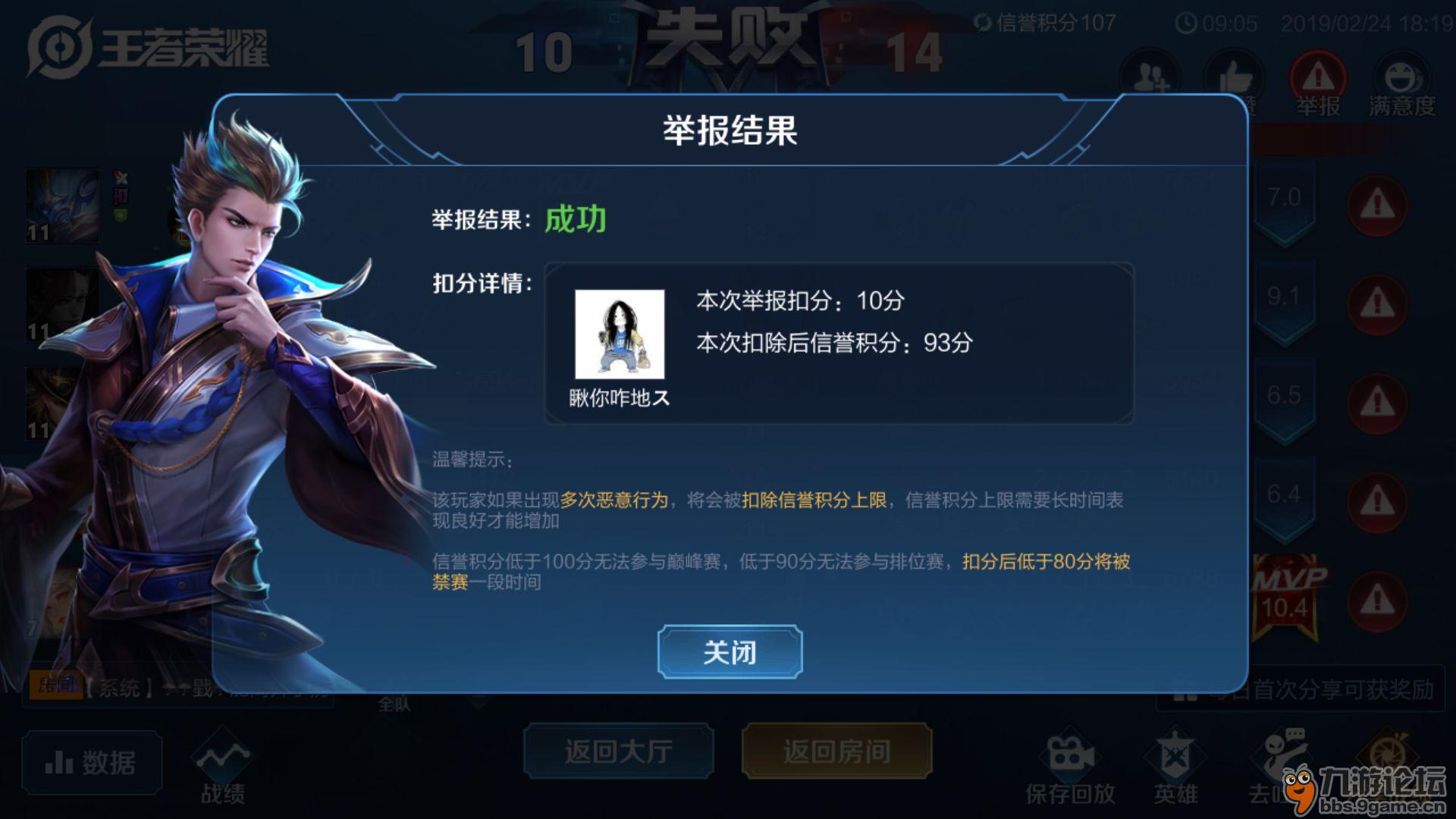1456x819 pixels.
Task: Report the player rated 7.0
Action: click(1377, 205)
